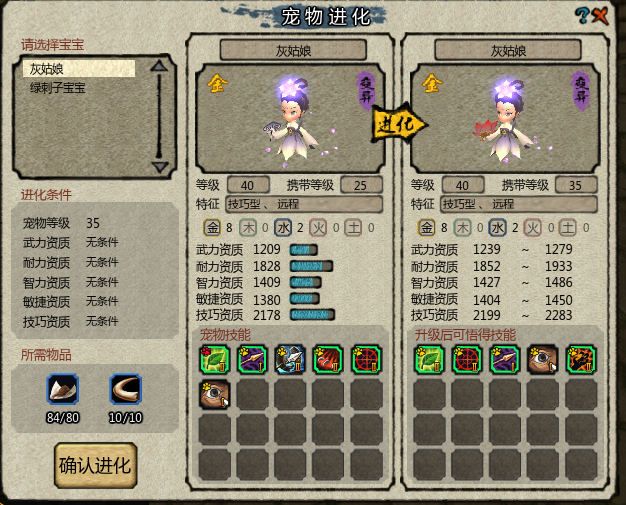Select the eye skill under 宠物技能

pyautogui.click(x=215, y=396)
